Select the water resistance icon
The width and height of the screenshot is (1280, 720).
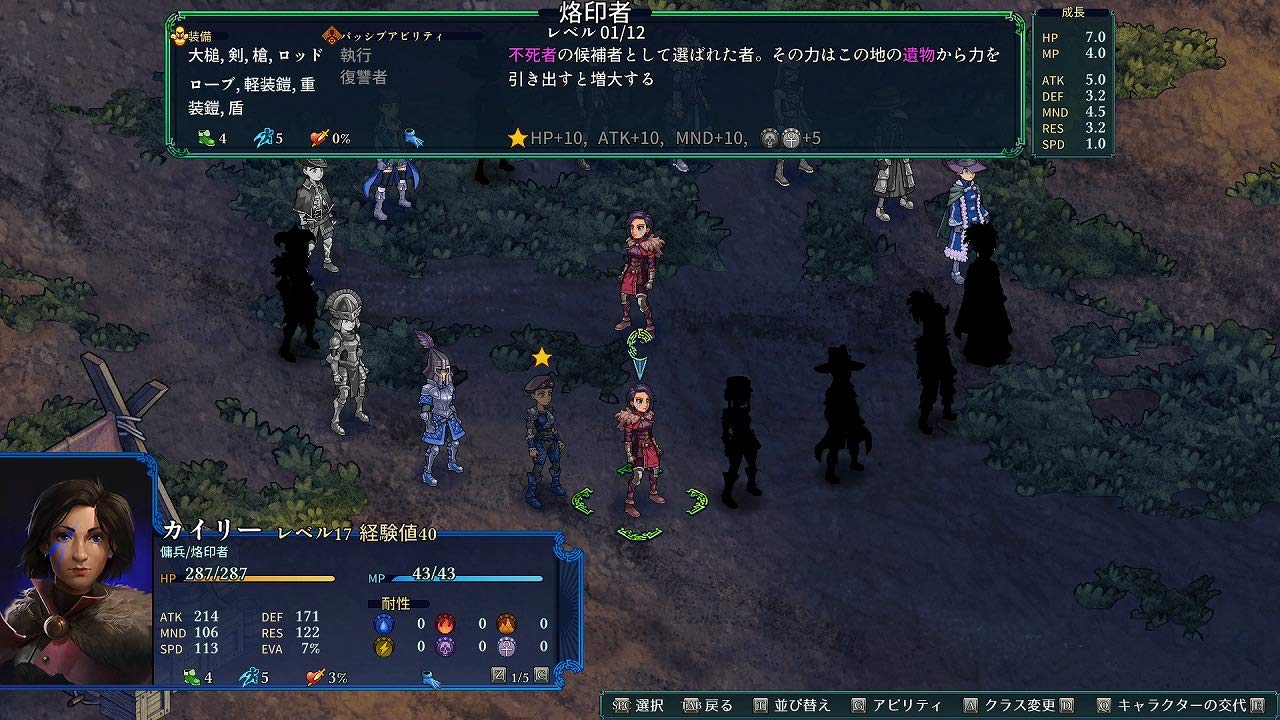pos(384,623)
